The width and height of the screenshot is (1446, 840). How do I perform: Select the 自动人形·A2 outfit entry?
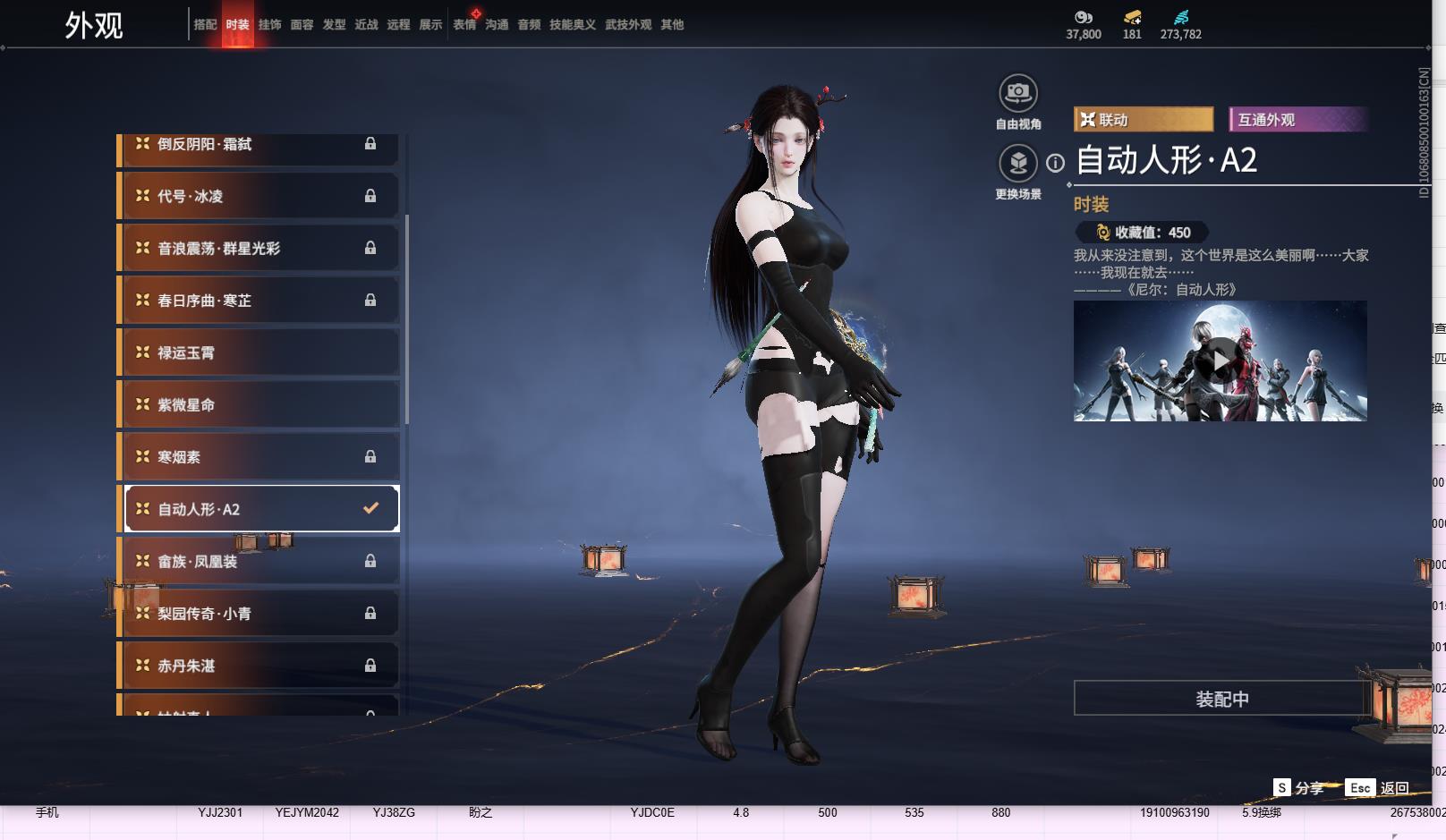click(259, 509)
